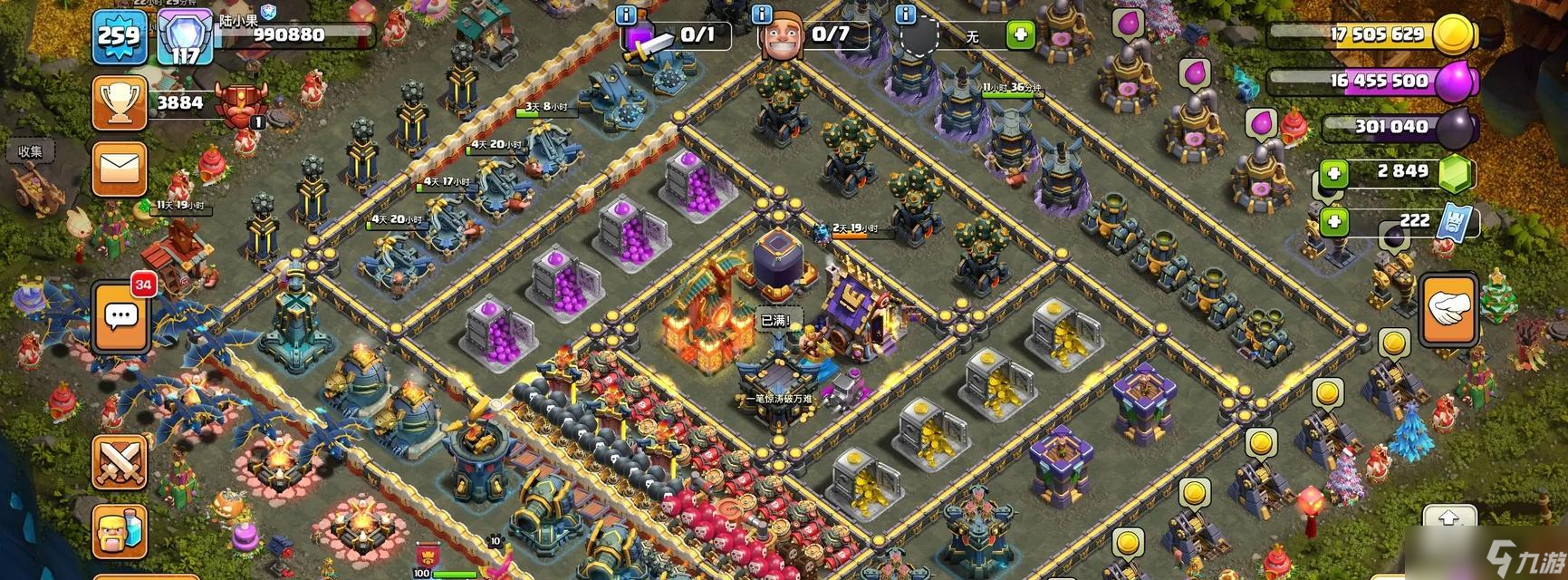Screen dimensions: 1568x580
Task: Buy more gems with the plus button
Action: 1332,172
